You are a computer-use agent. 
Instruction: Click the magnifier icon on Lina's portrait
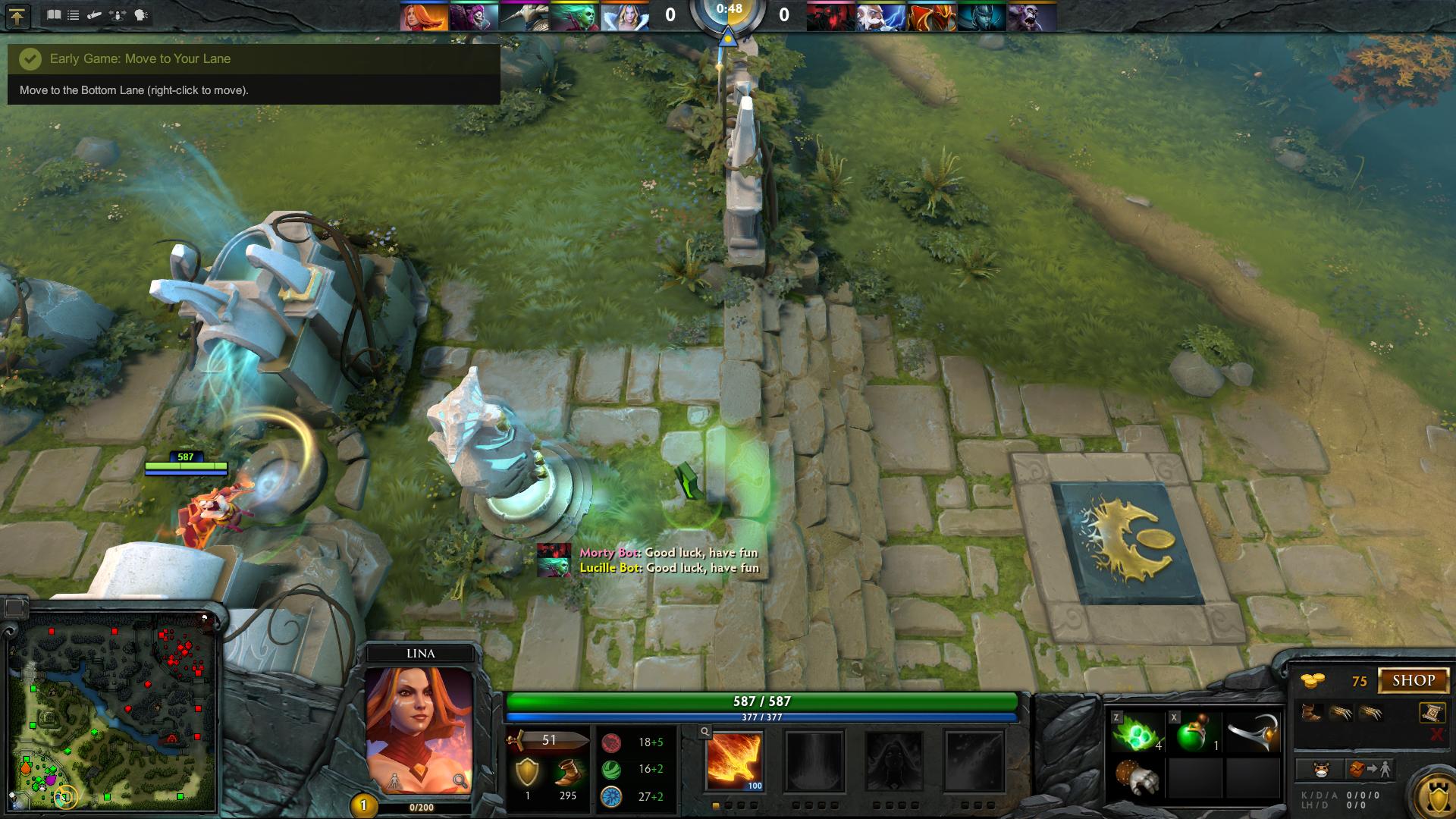[460, 781]
